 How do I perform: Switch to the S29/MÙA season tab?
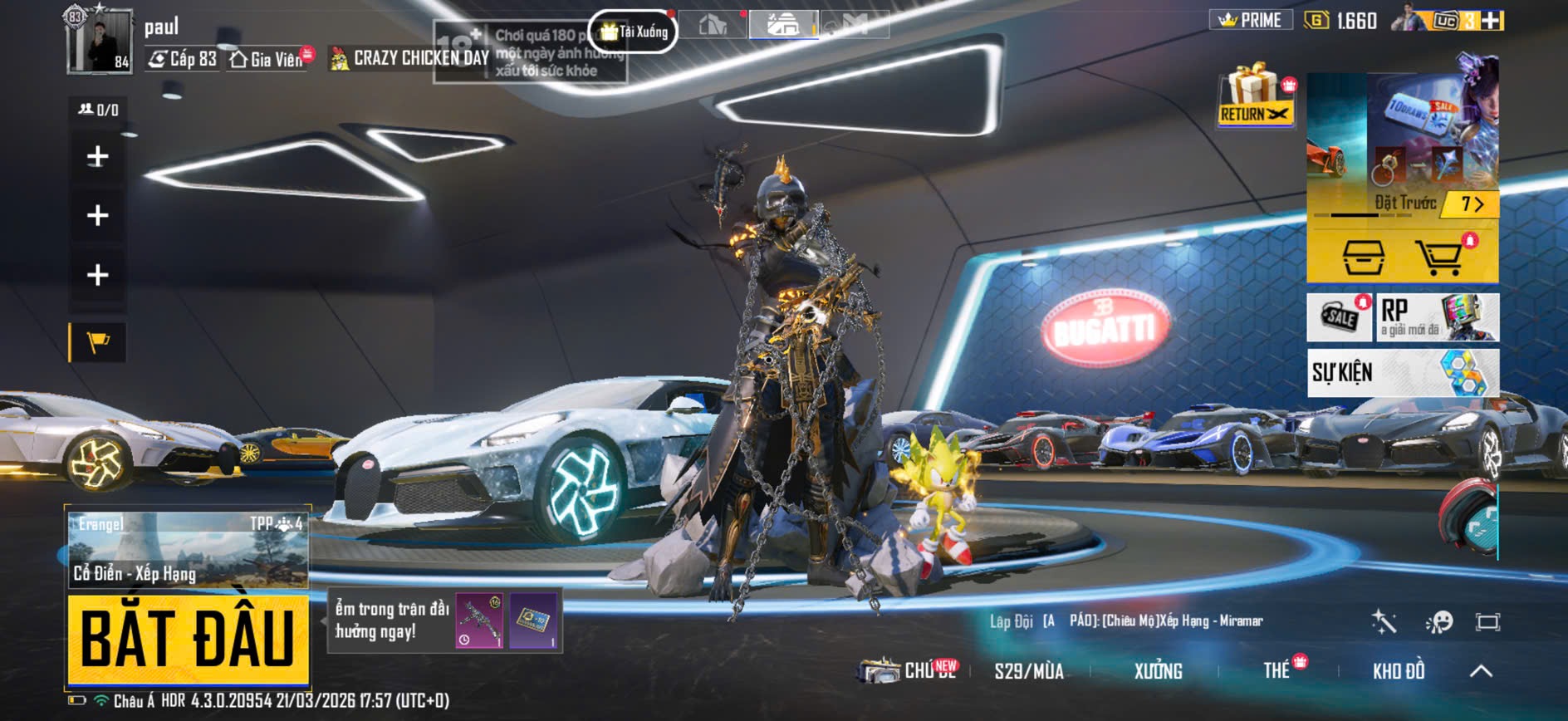click(1029, 671)
